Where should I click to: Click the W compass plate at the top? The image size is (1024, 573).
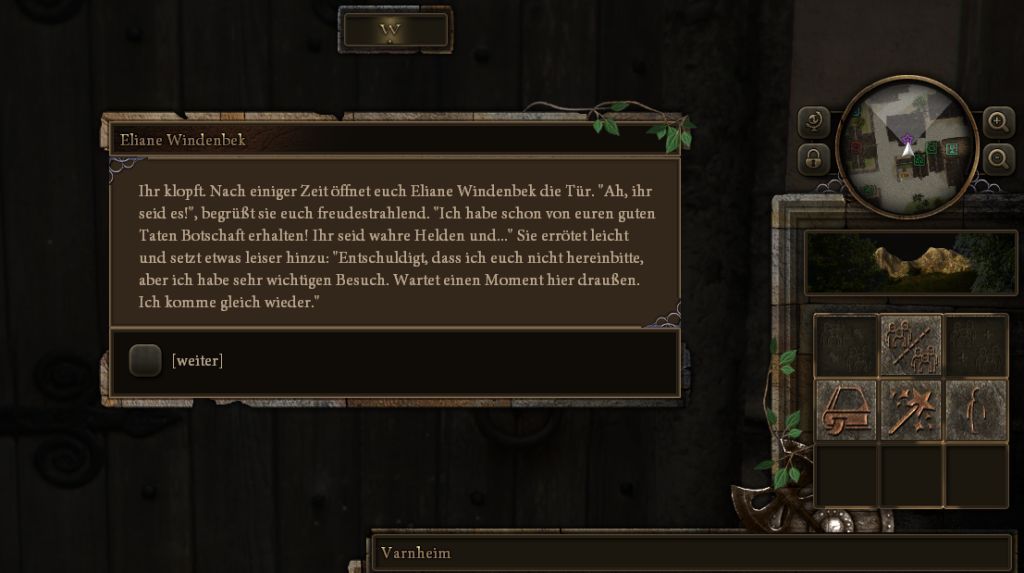395,30
